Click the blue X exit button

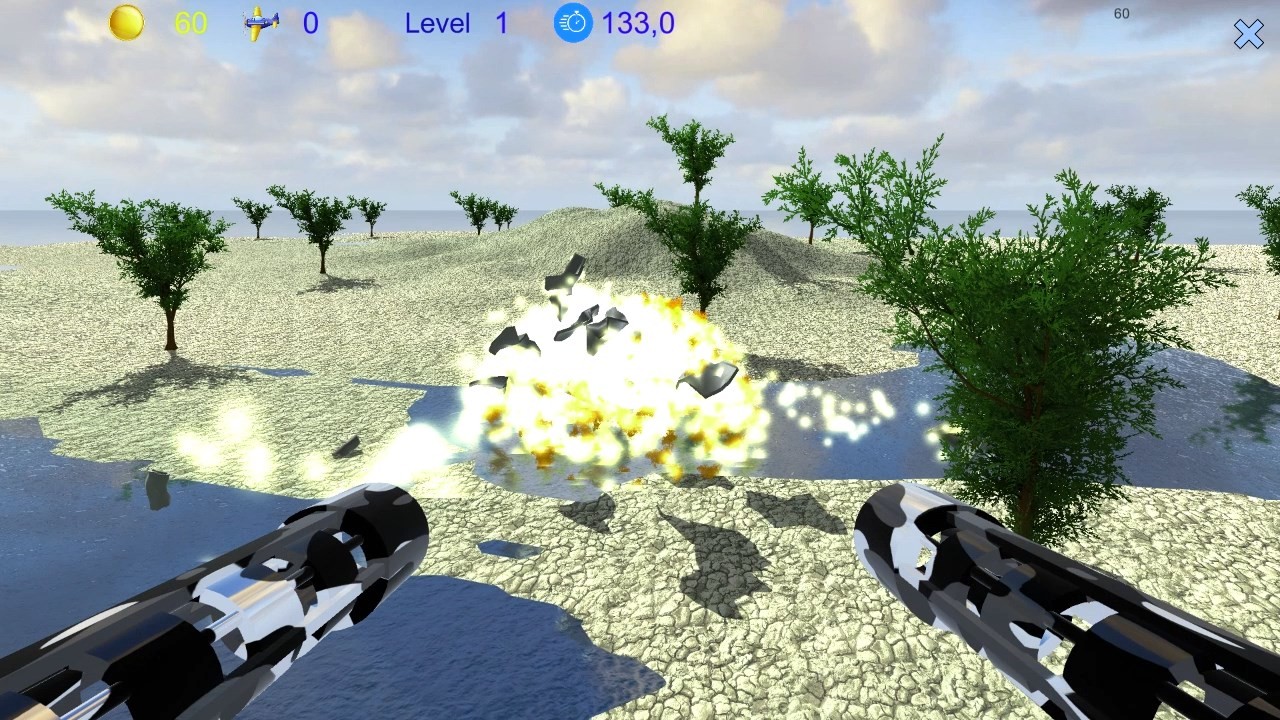[x=1248, y=33]
